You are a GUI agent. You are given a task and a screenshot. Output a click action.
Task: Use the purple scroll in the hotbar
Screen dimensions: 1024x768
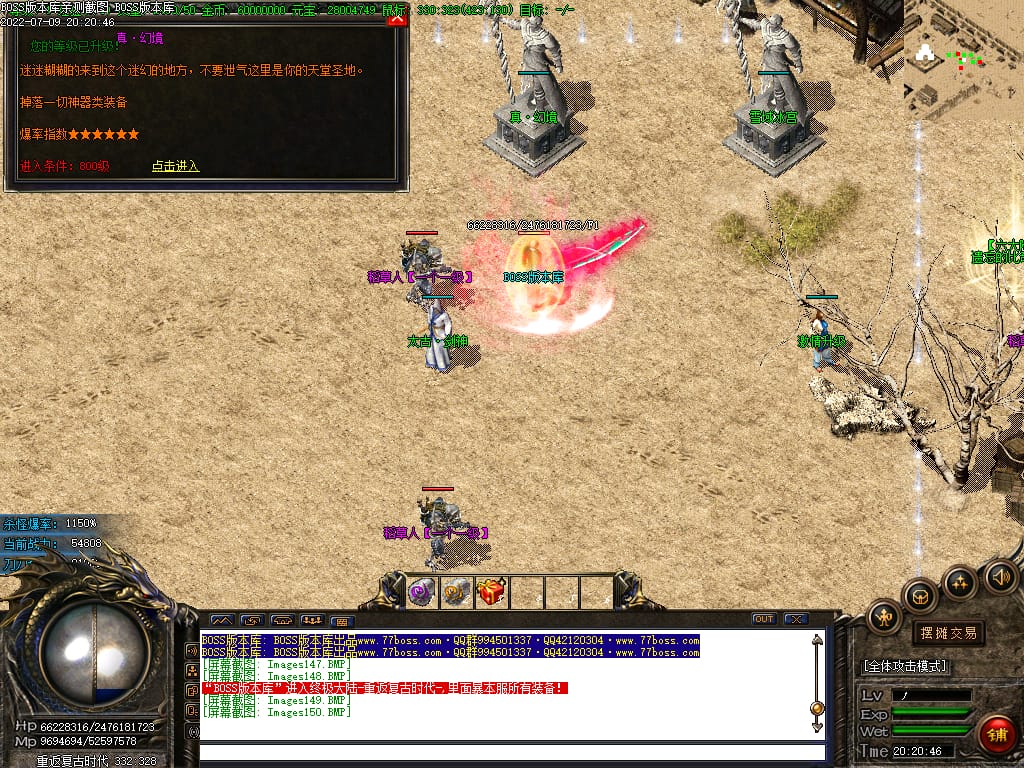[421, 592]
